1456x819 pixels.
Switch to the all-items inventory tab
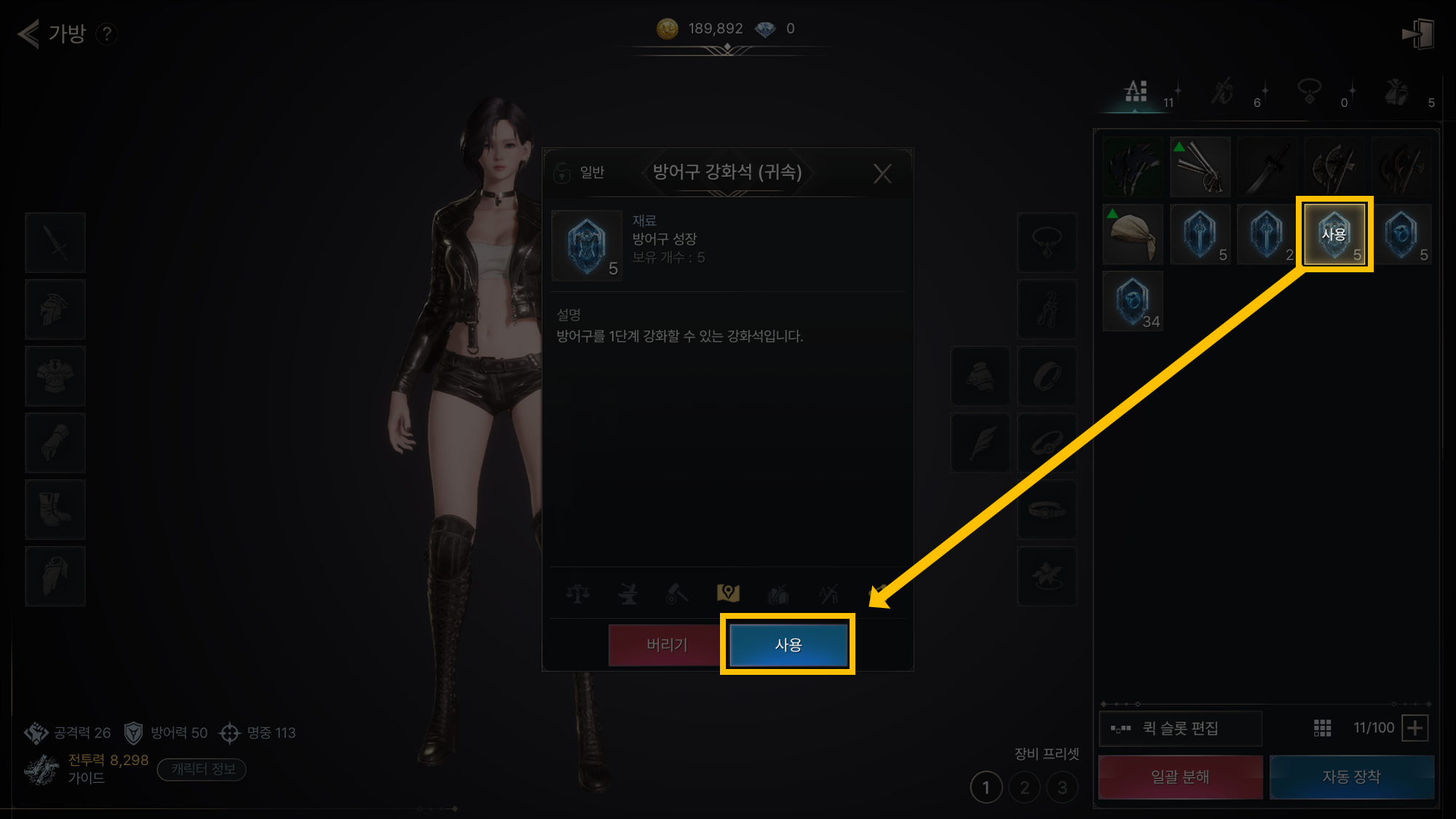[x=1136, y=92]
